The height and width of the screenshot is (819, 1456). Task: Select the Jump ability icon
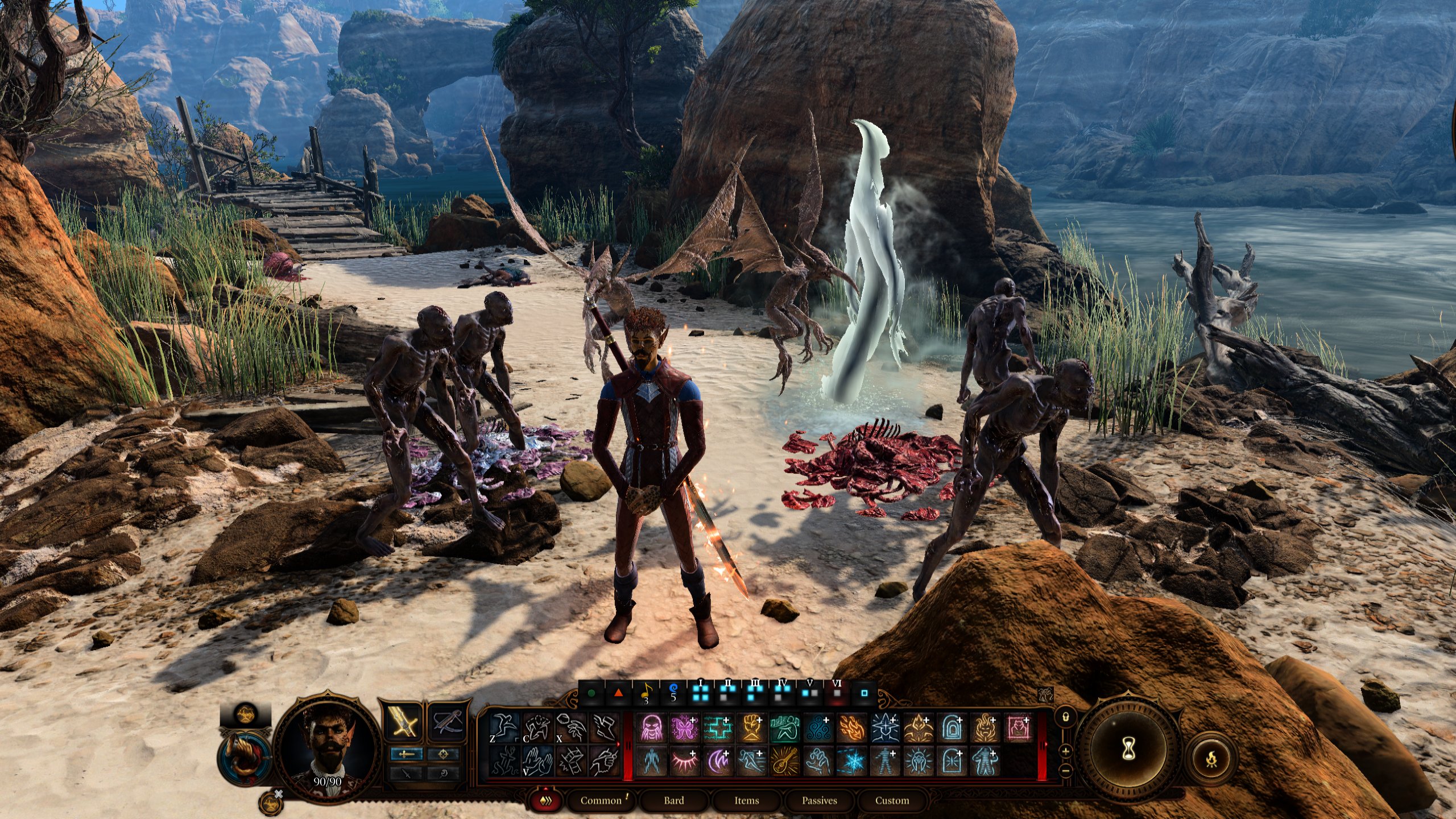point(503,728)
